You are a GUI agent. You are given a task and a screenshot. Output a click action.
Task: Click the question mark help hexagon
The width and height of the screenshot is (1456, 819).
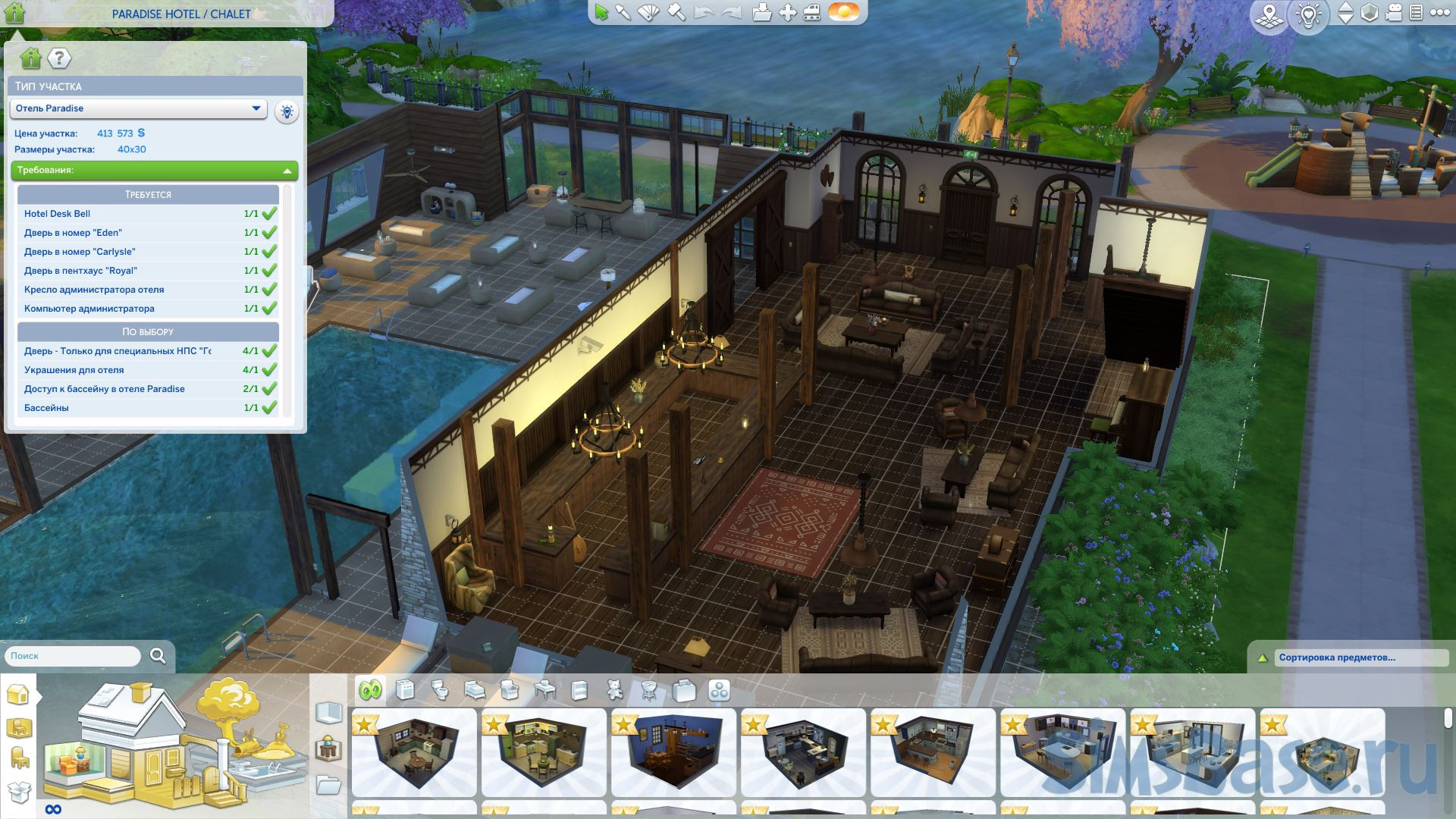point(59,58)
